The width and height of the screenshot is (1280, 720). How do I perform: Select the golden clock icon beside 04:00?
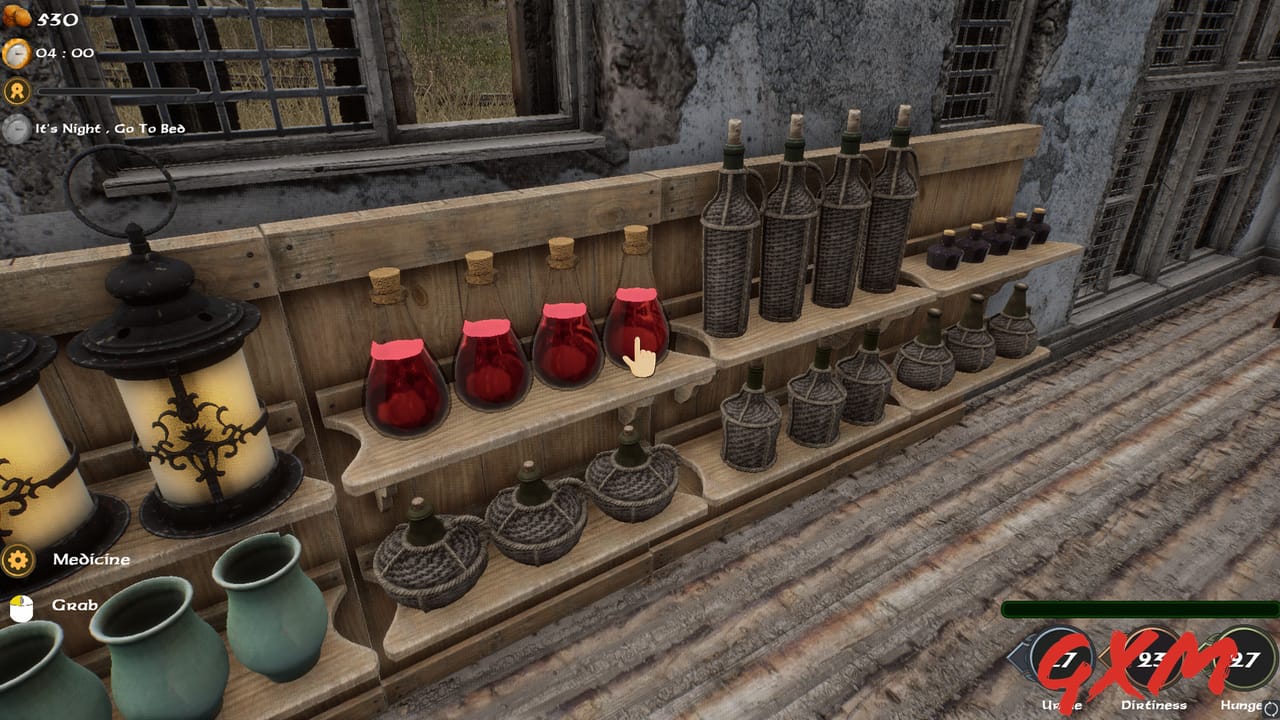point(14,53)
